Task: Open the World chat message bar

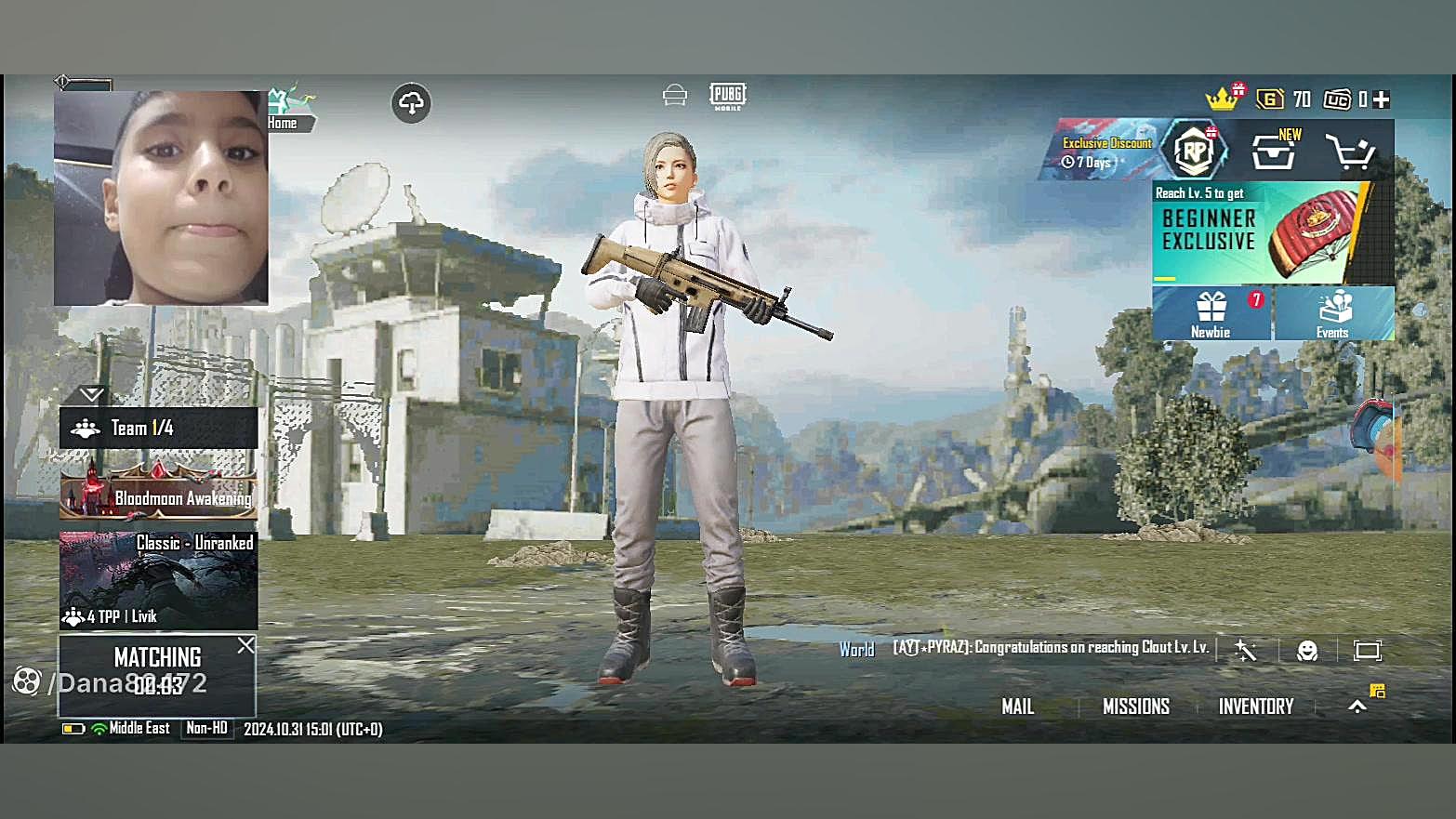Action: 1049,648
